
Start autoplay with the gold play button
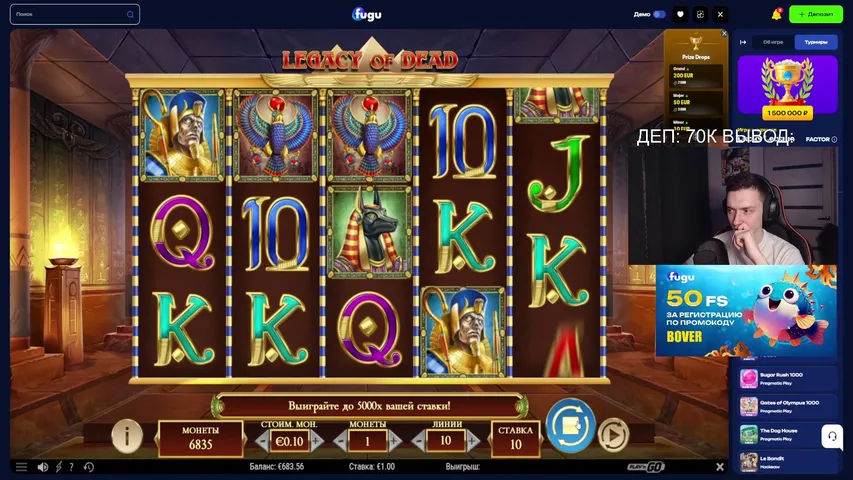click(x=612, y=435)
